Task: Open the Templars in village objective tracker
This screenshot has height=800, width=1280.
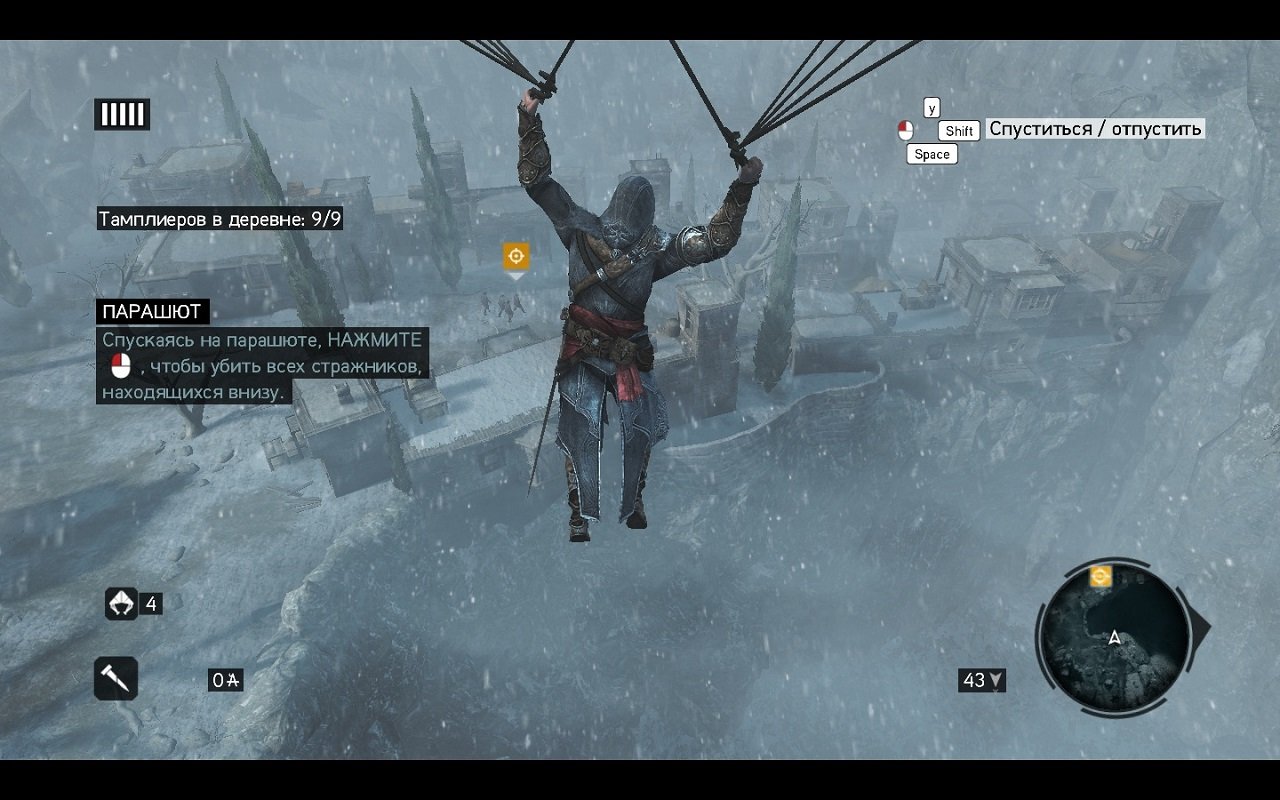Action: pos(220,218)
